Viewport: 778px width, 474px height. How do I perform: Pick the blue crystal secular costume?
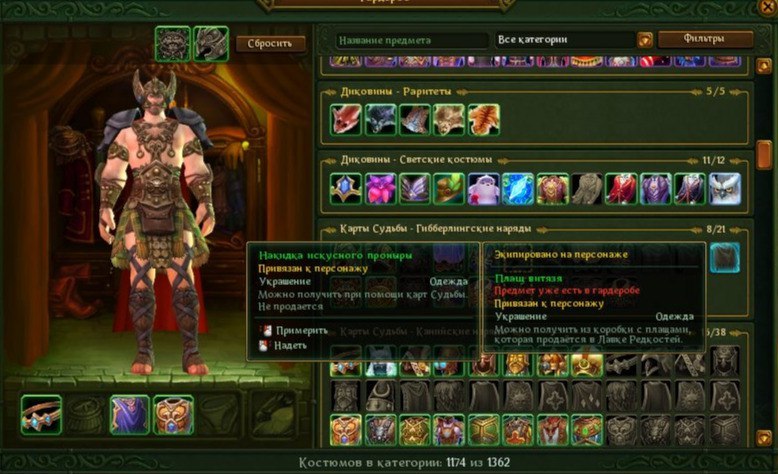pyautogui.click(x=518, y=189)
